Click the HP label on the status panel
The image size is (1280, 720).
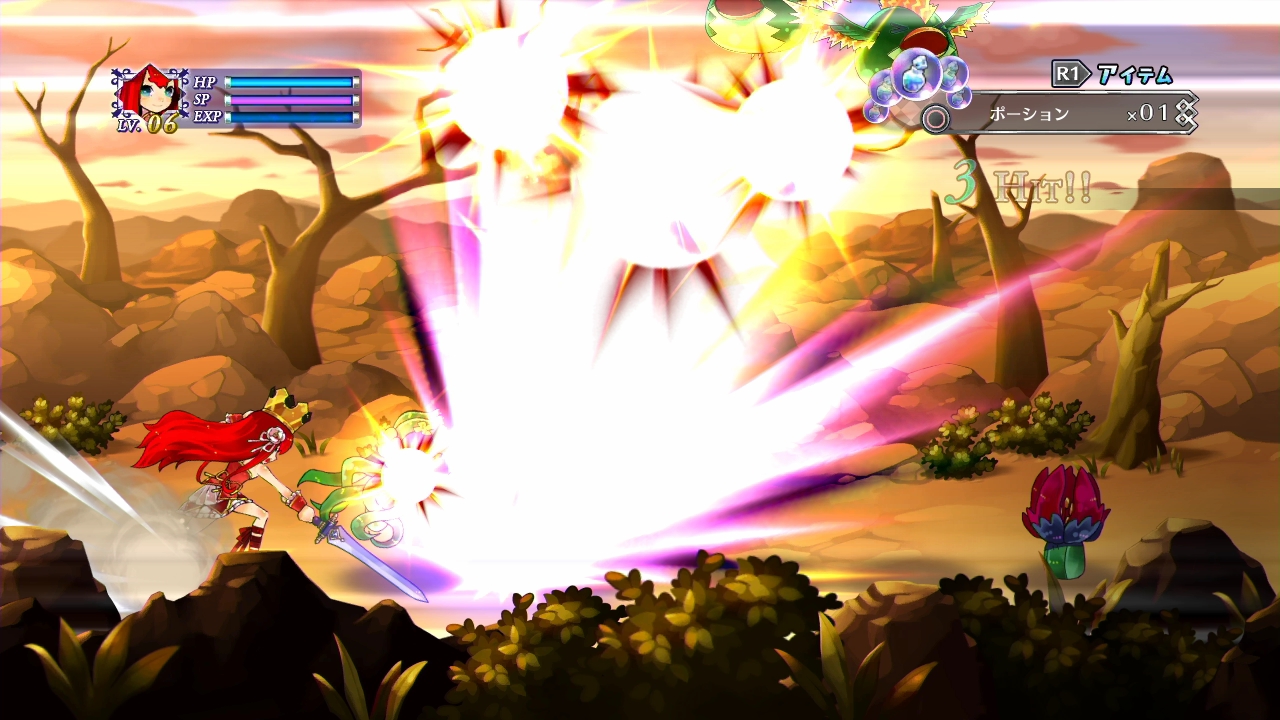[x=204, y=82]
